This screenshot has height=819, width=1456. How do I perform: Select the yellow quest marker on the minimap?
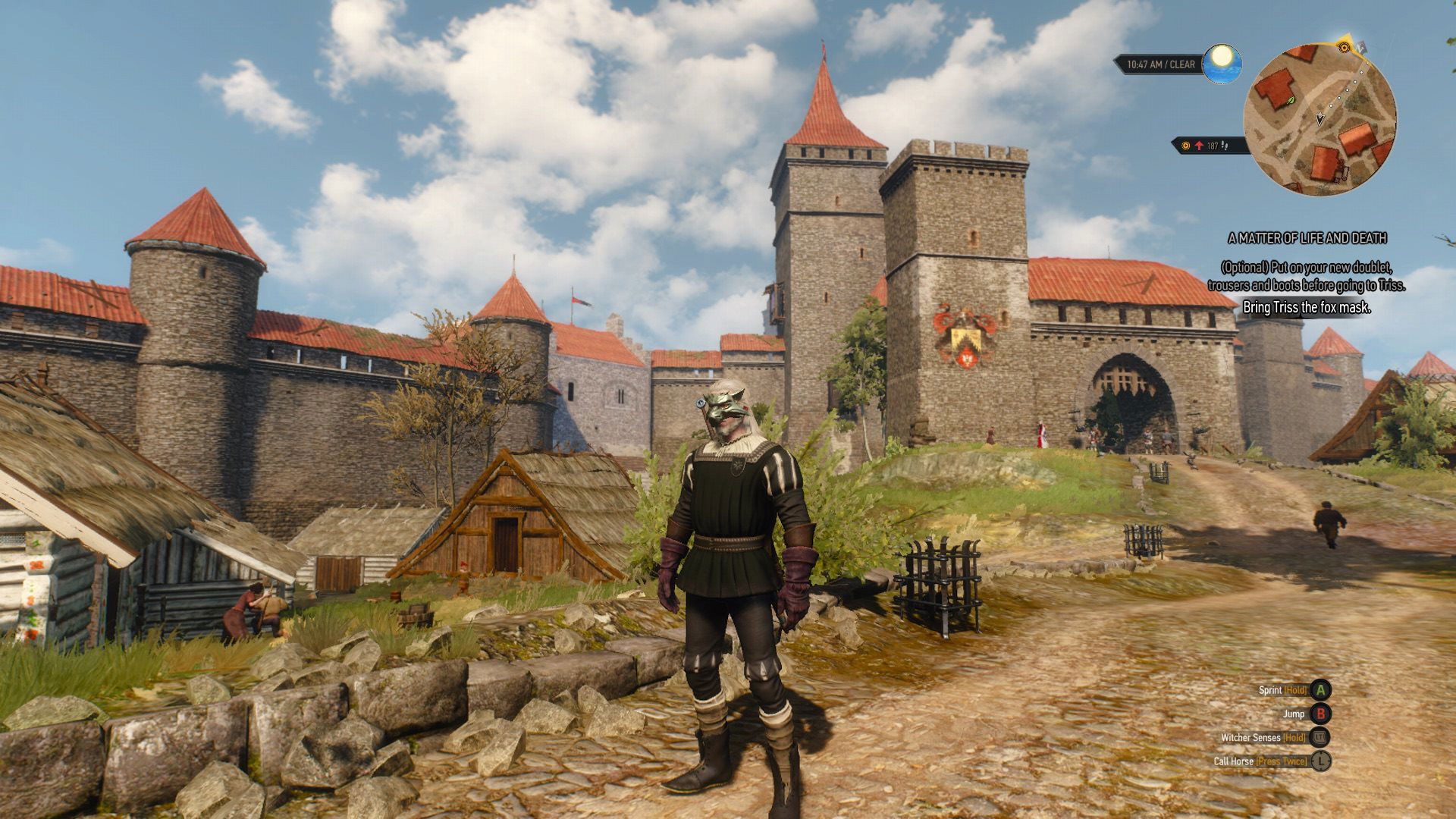1345,47
